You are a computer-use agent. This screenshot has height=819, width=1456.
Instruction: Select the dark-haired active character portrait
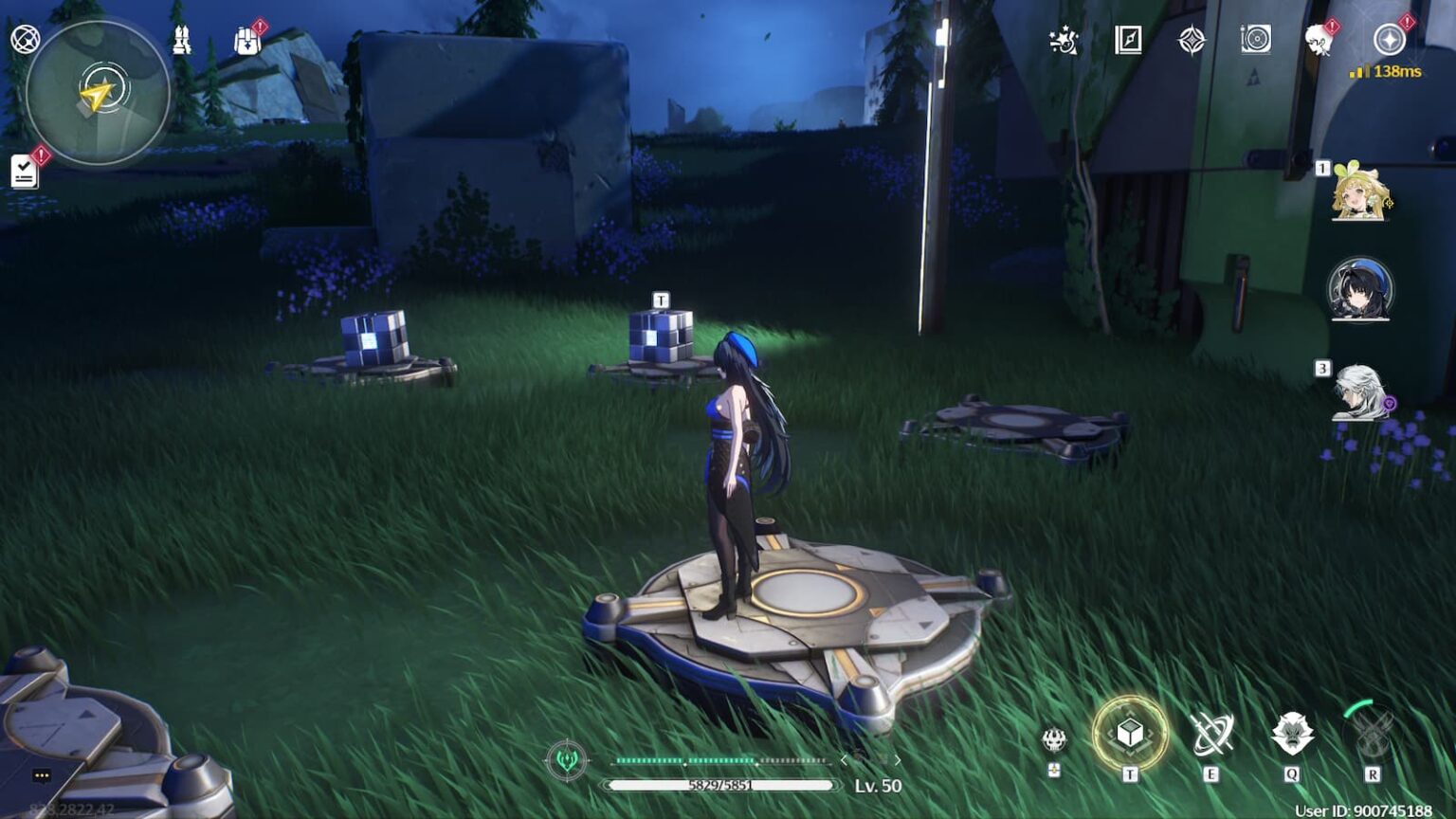pos(1360,289)
